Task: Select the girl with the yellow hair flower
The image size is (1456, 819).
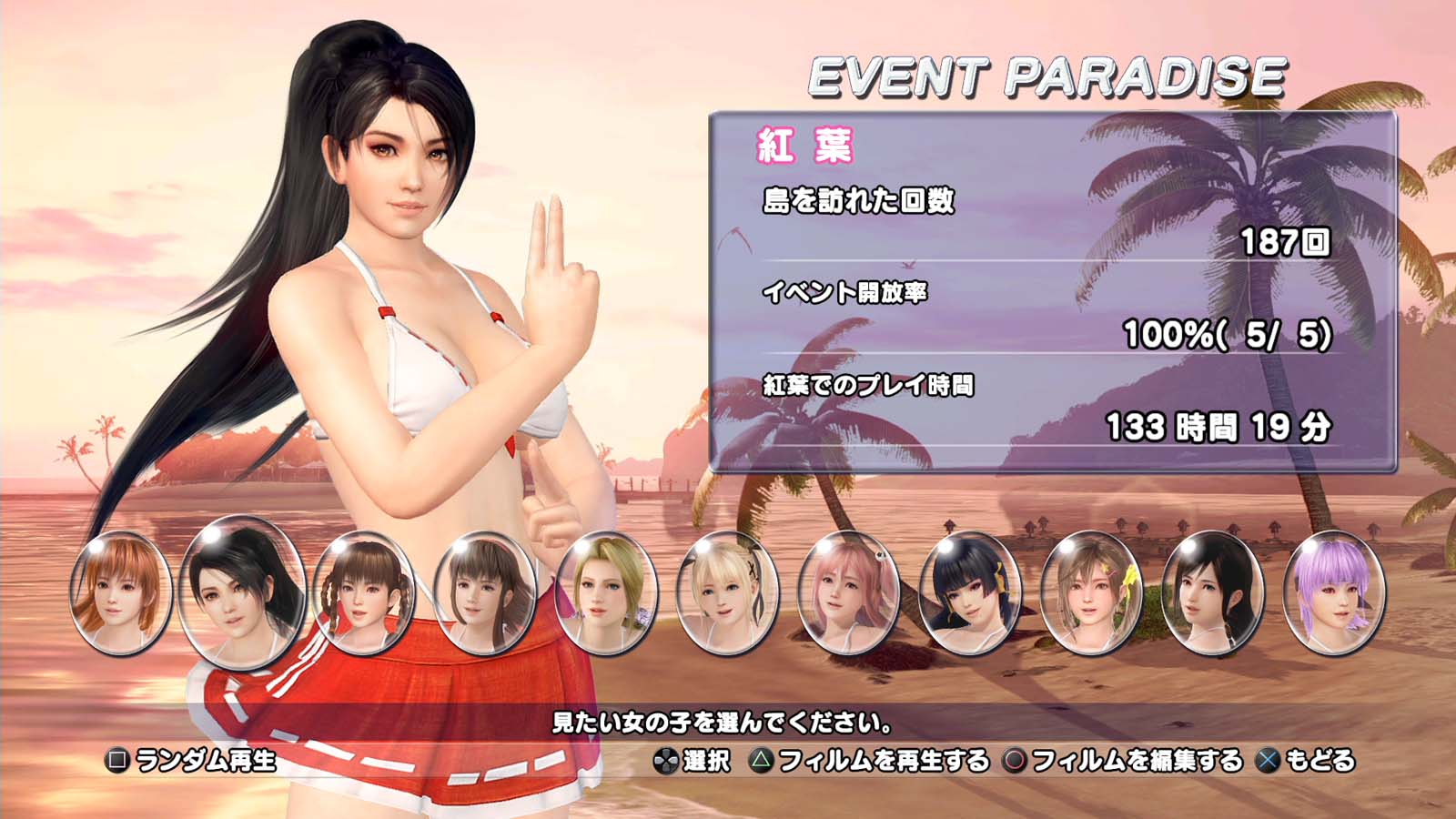Action: tap(1091, 593)
